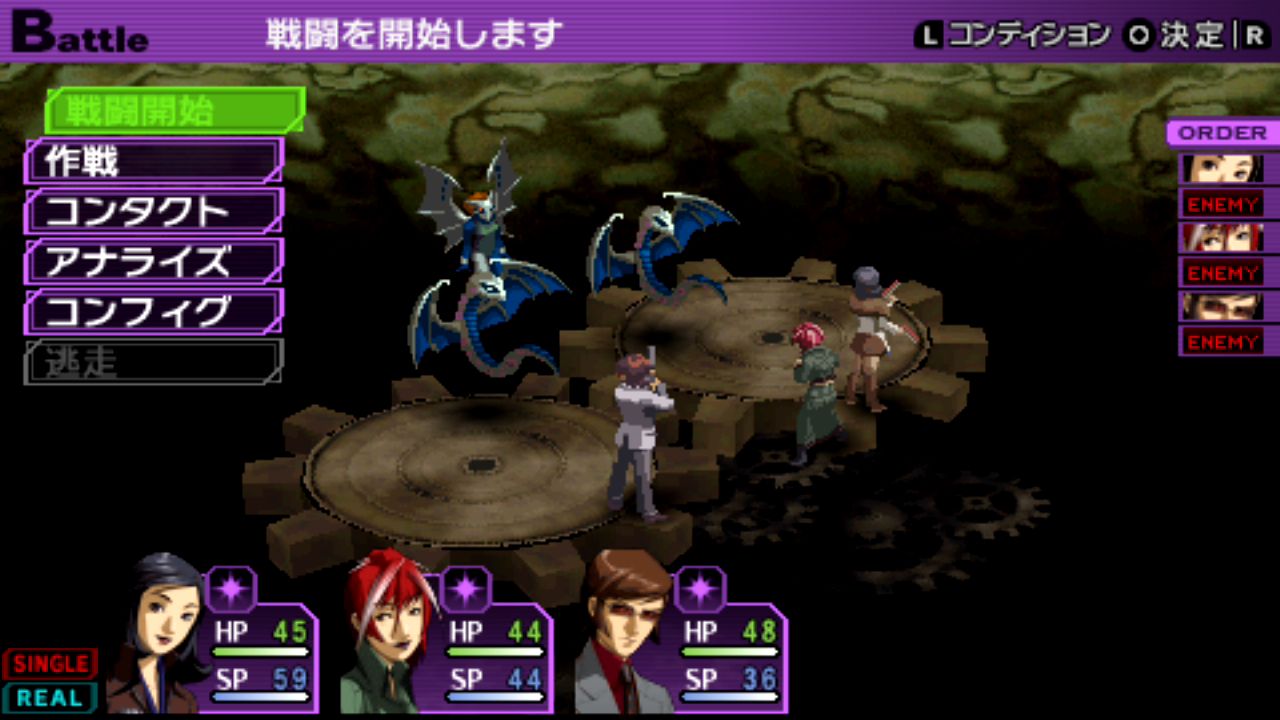
Task: Select the greyed-out 逃走 escape option
Action: 155,362
